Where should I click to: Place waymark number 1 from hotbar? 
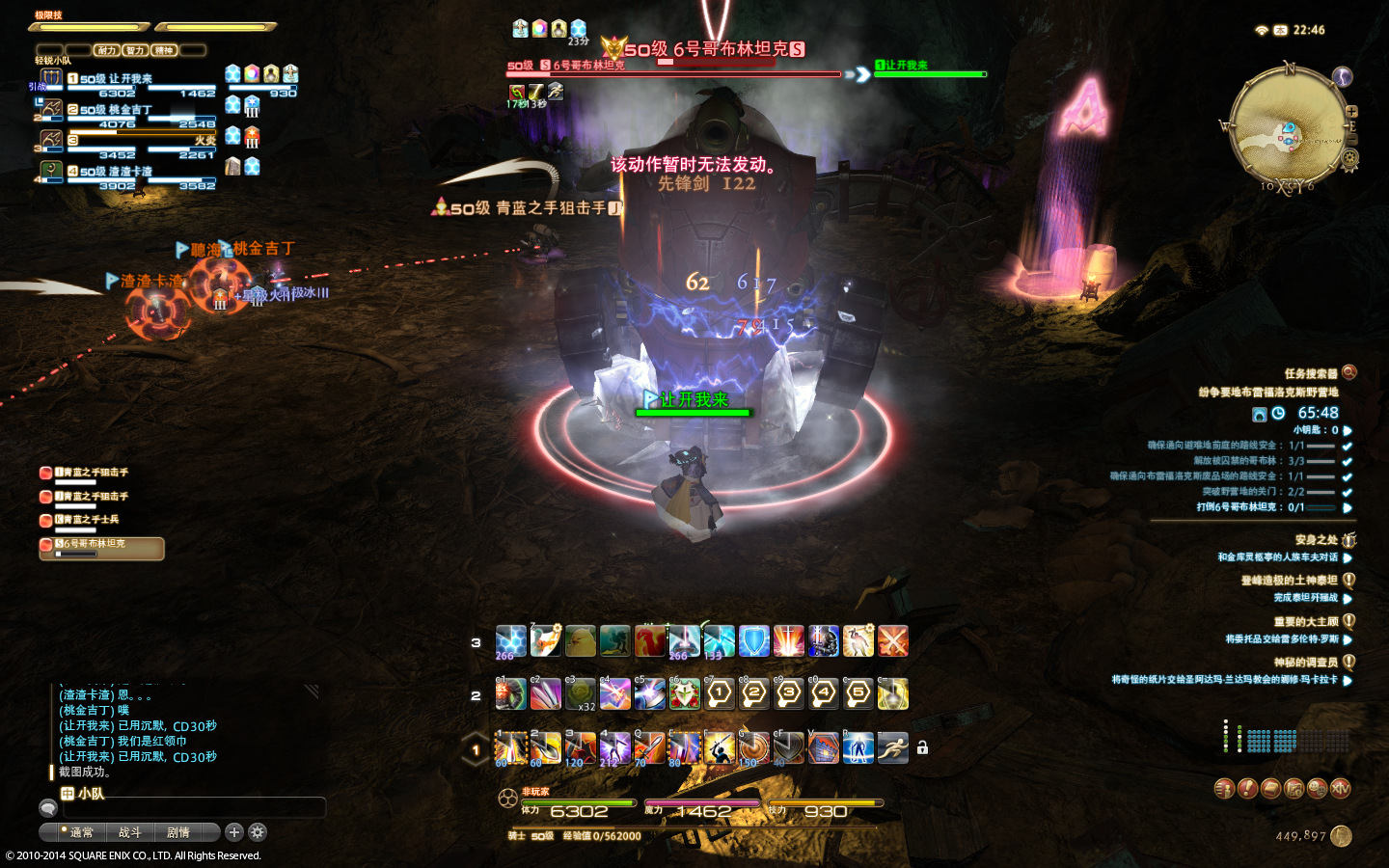[x=719, y=694]
